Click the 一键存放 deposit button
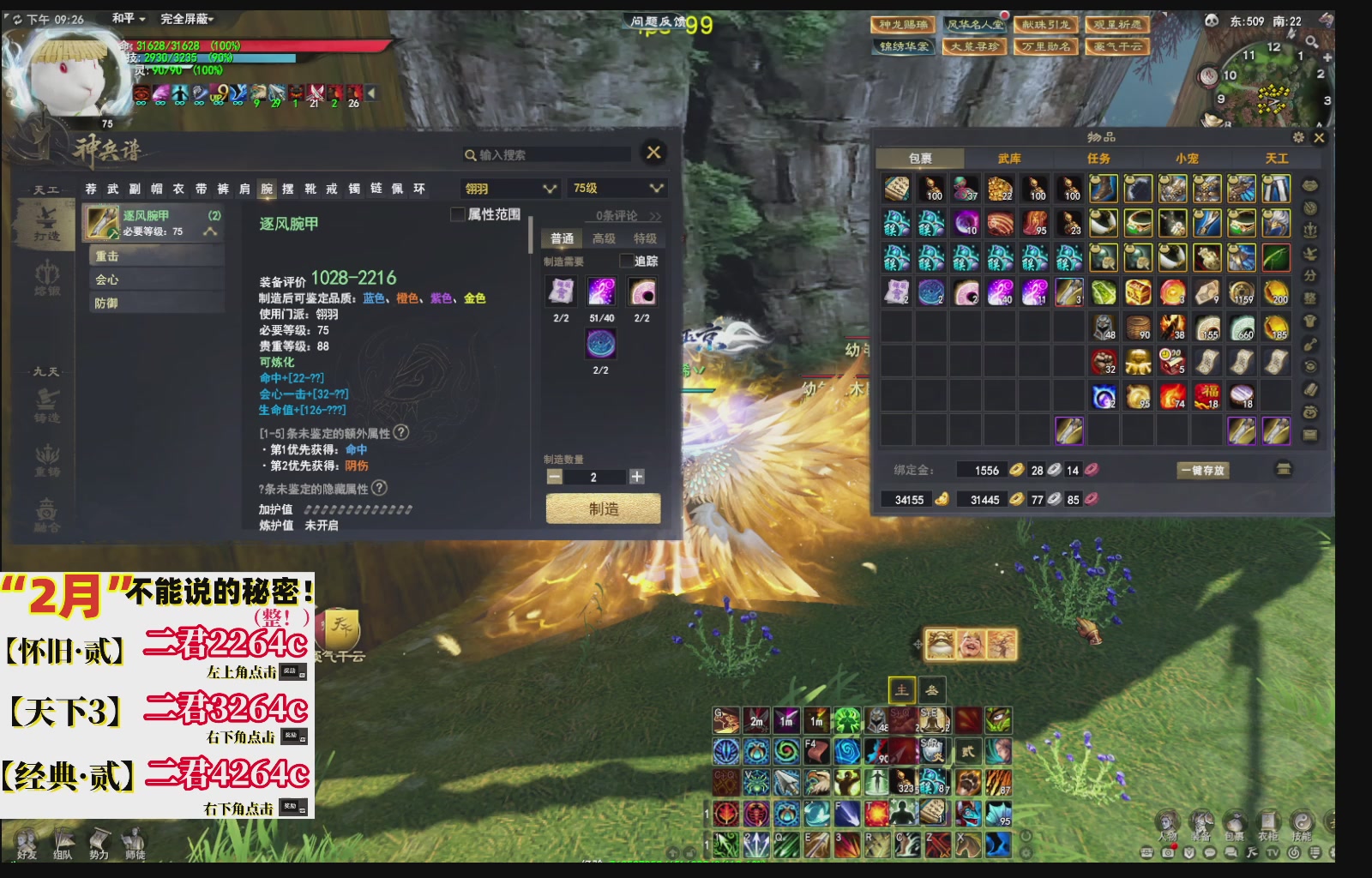 click(x=1202, y=470)
